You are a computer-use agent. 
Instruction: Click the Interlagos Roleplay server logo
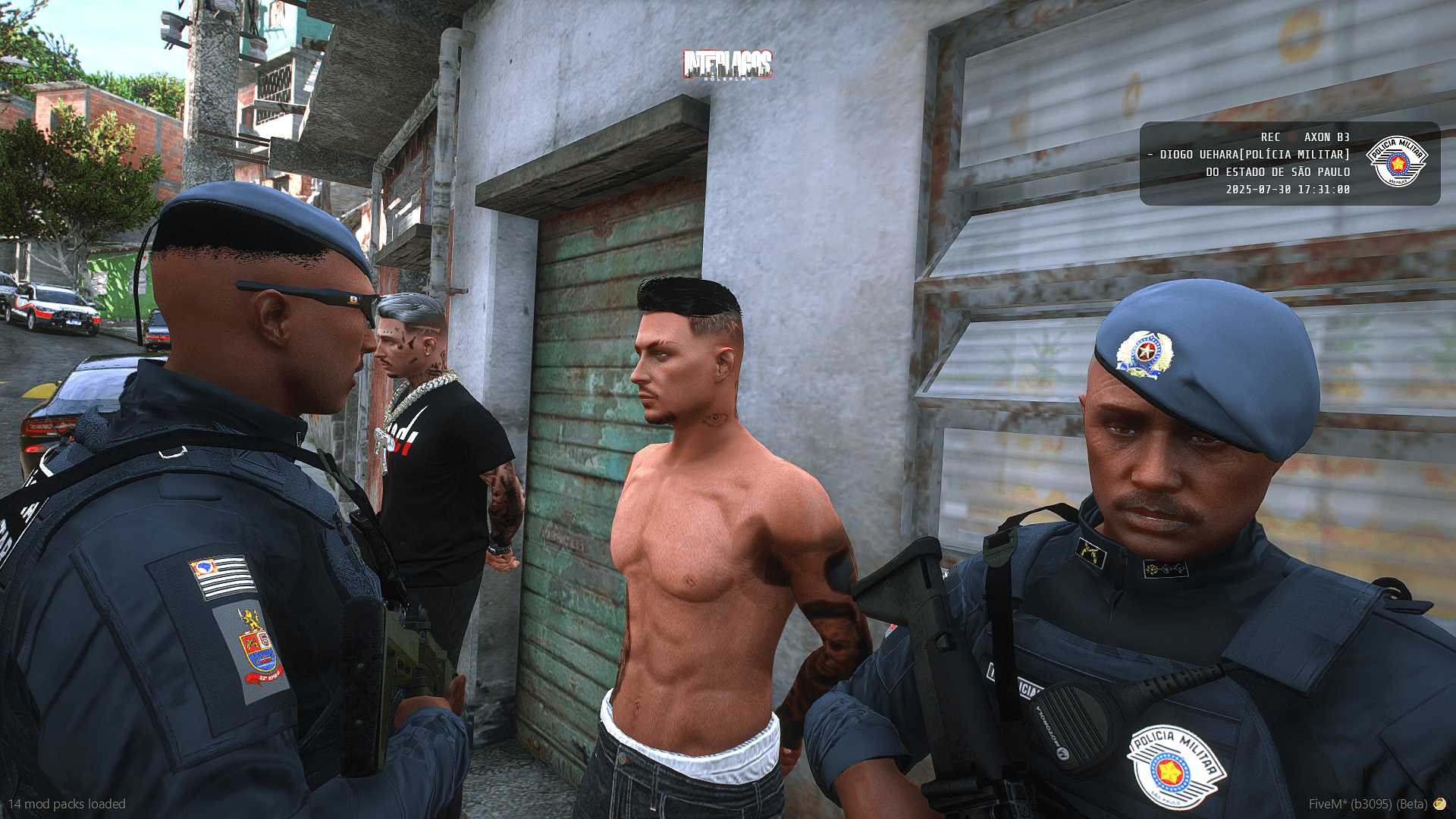pos(727,64)
